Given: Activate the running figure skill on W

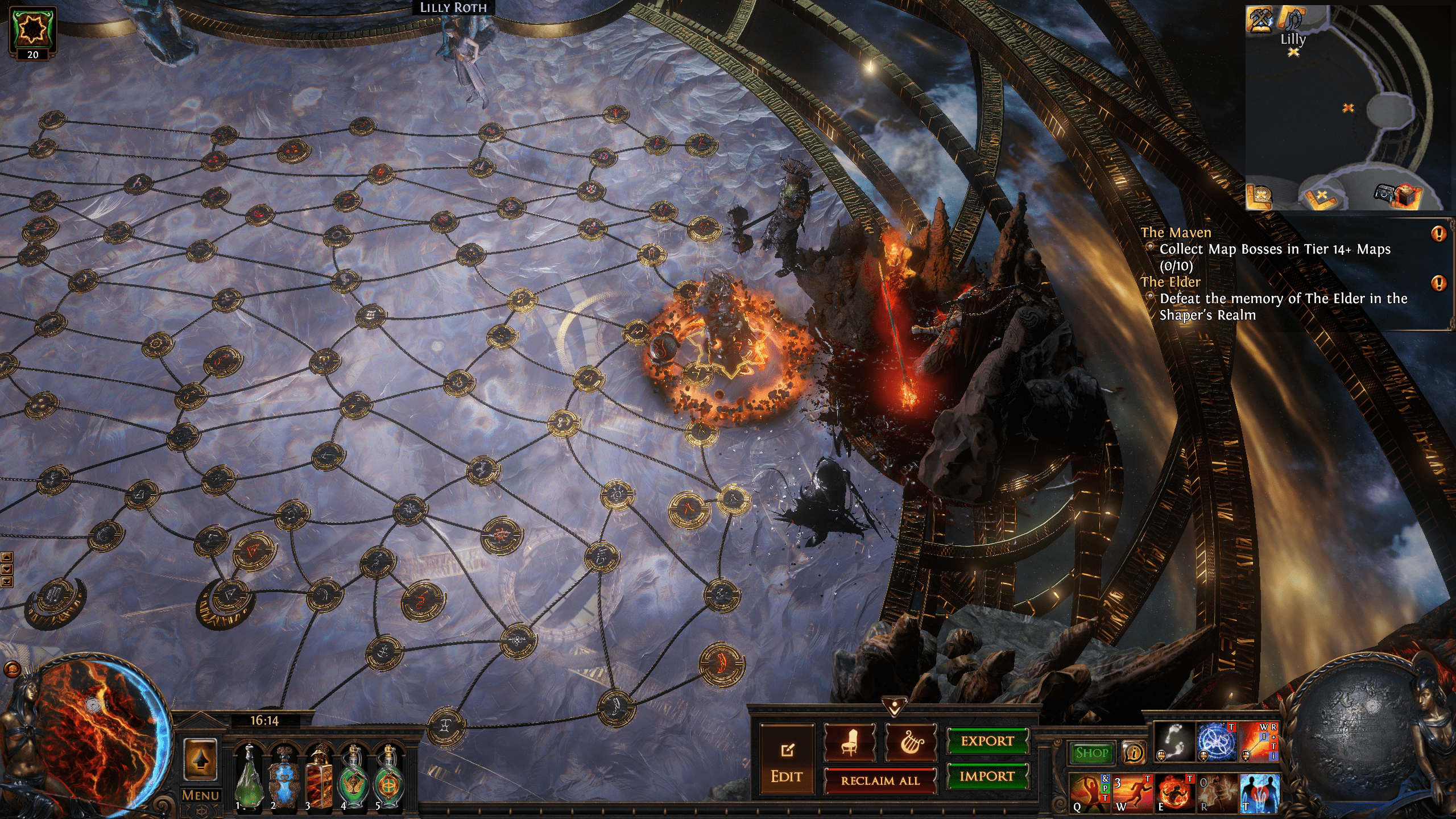Looking at the screenshot, I should 1132,792.
